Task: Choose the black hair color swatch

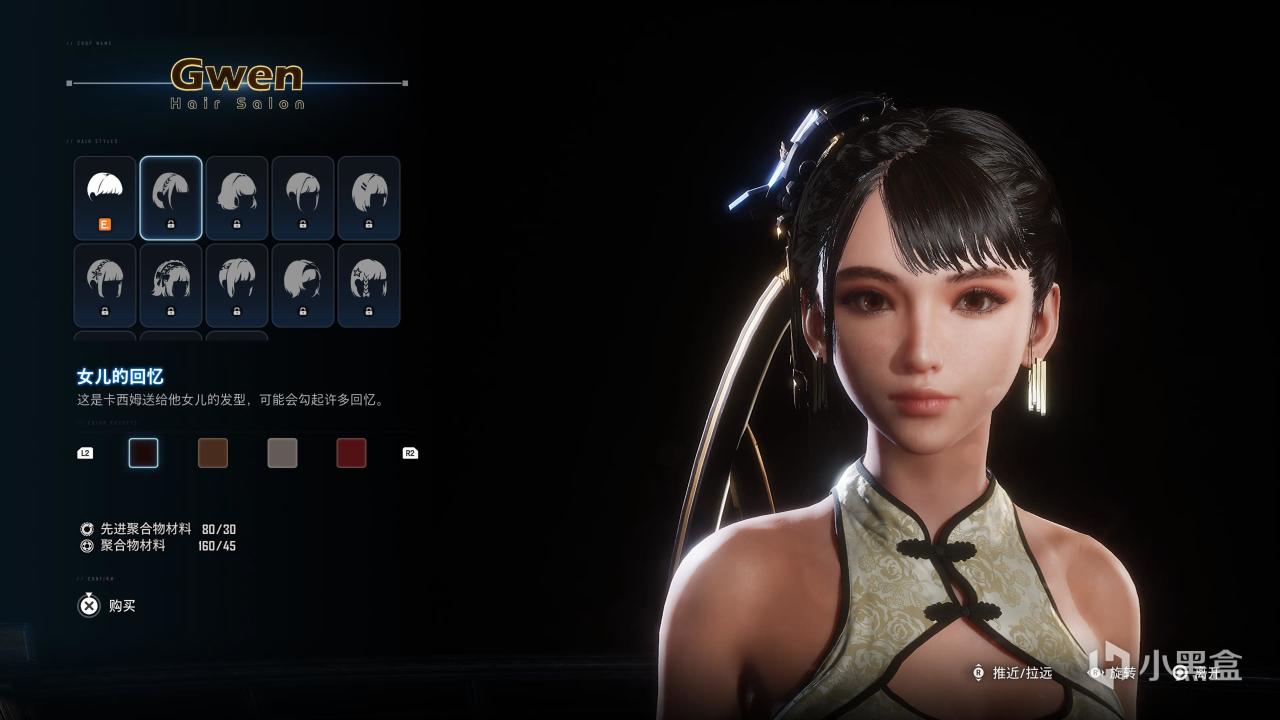Action: [x=144, y=453]
